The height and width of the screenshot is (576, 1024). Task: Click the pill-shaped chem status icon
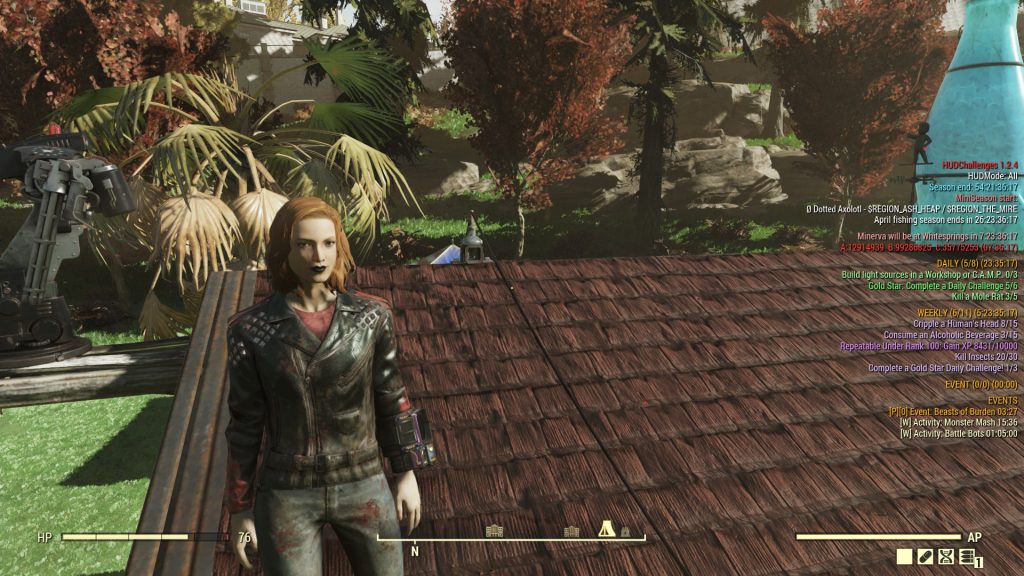coord(925,557)
